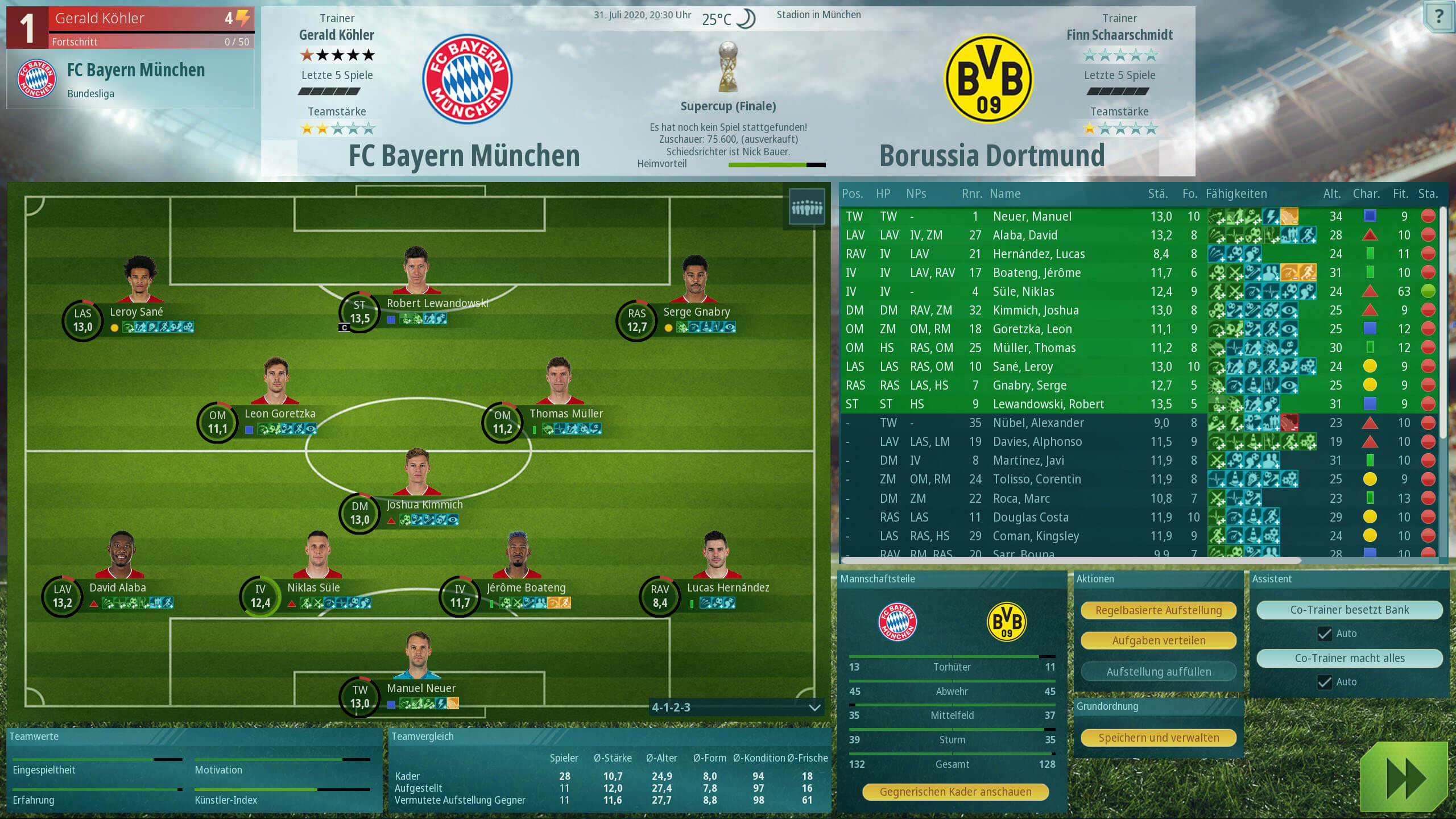Click the Regelbasierte Aufstellung button

pos(1158,610)
